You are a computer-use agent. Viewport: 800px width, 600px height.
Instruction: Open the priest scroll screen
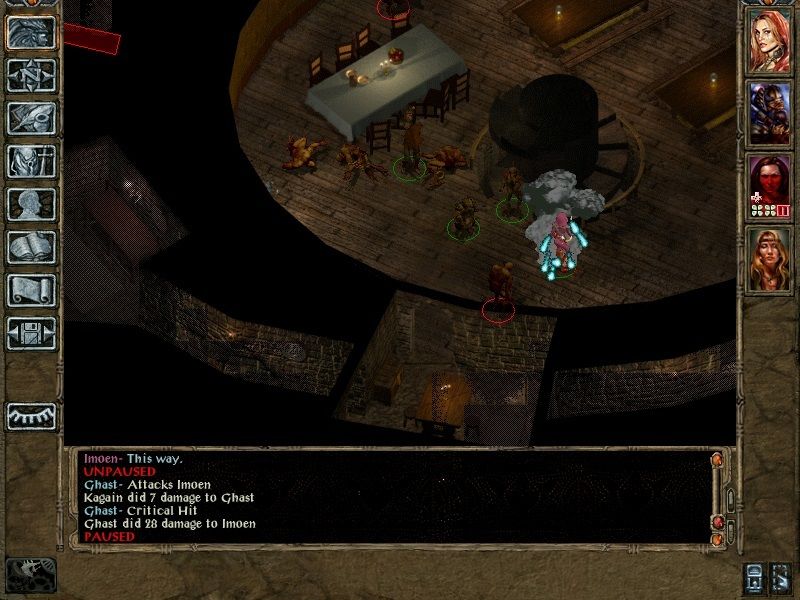(31, 290)
